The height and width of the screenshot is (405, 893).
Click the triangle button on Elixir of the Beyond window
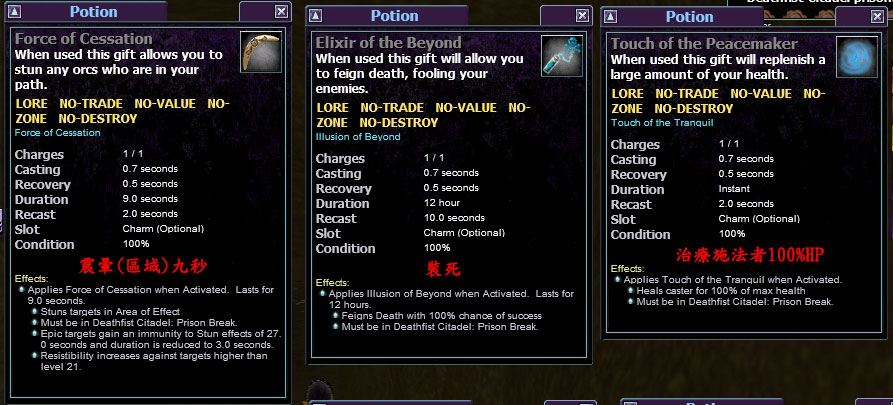coord(314,16)
